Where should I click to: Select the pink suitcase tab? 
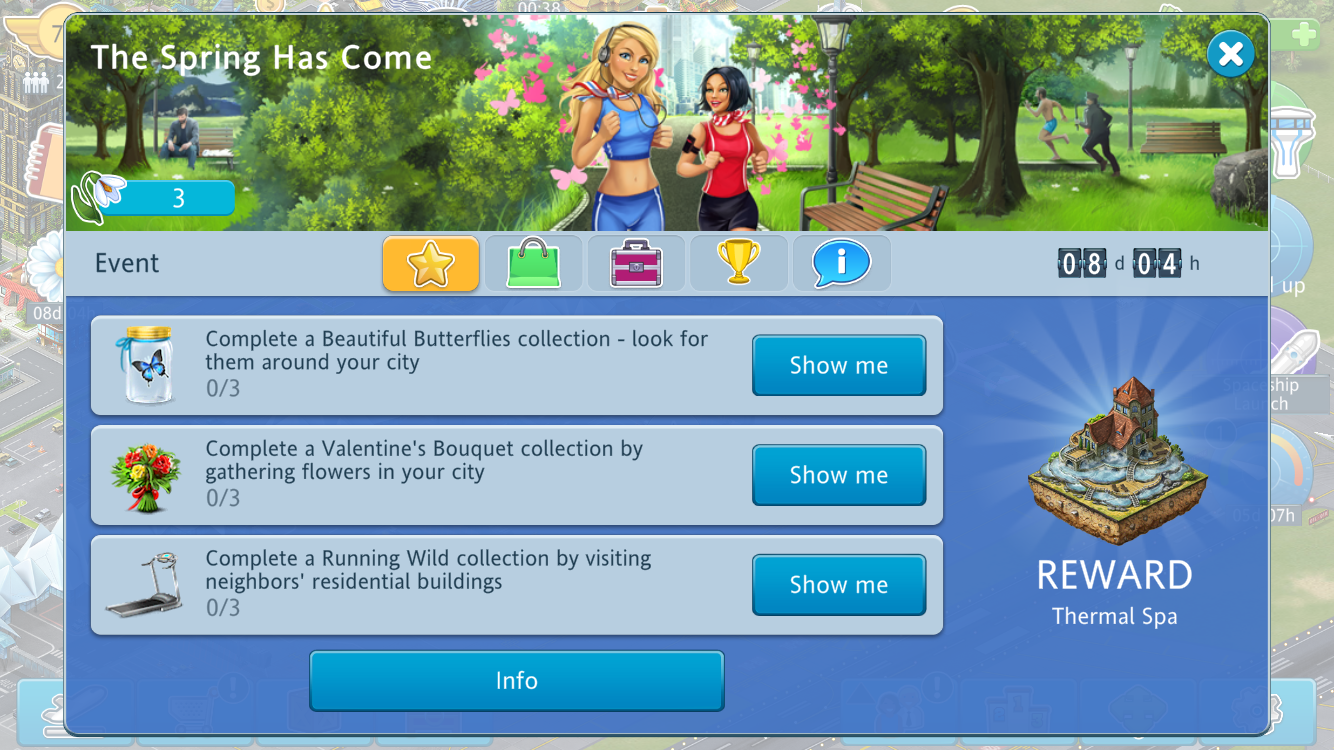636,264
